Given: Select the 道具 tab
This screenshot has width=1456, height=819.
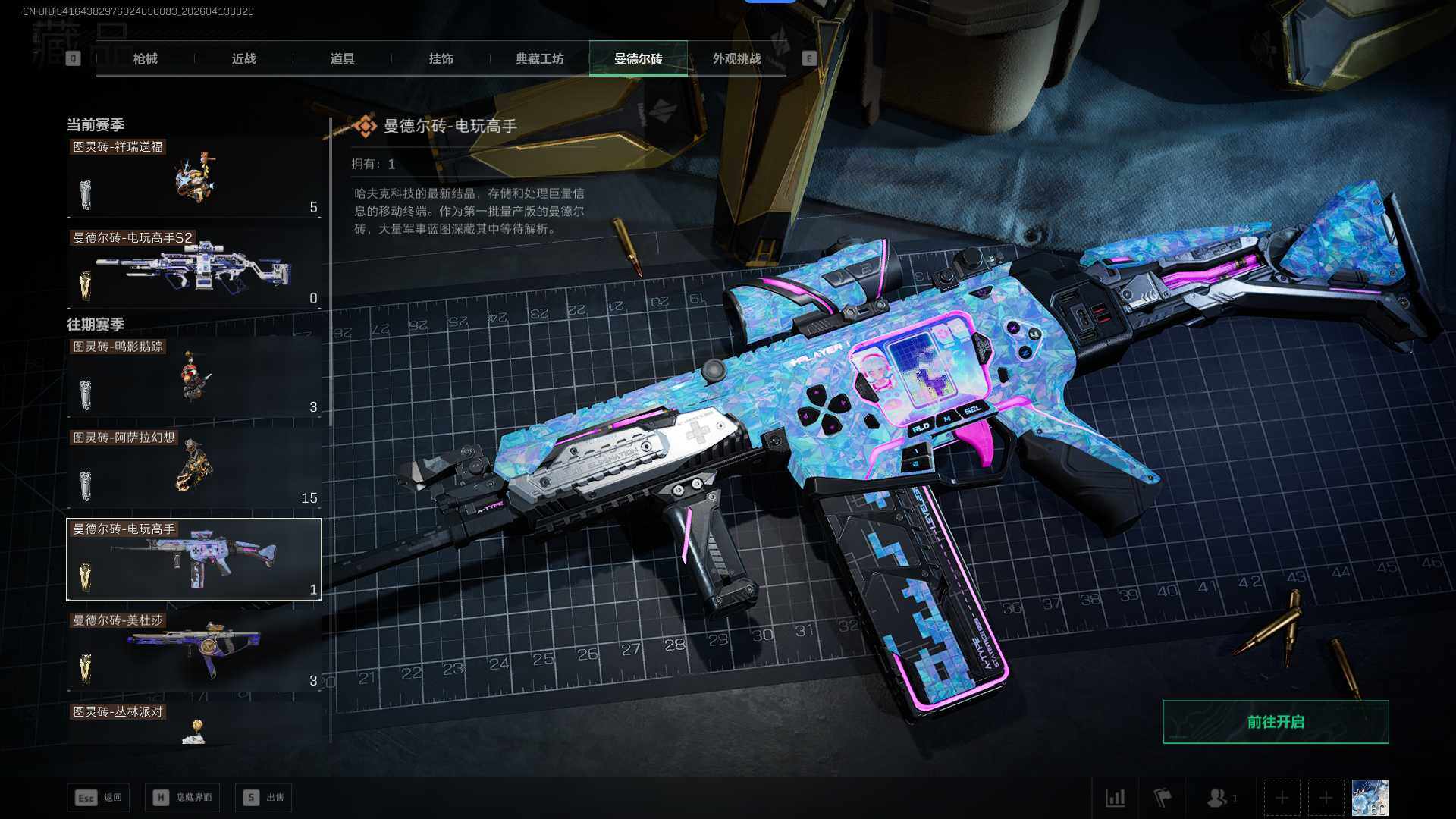Looking at the screenshot, I should 342,58.
